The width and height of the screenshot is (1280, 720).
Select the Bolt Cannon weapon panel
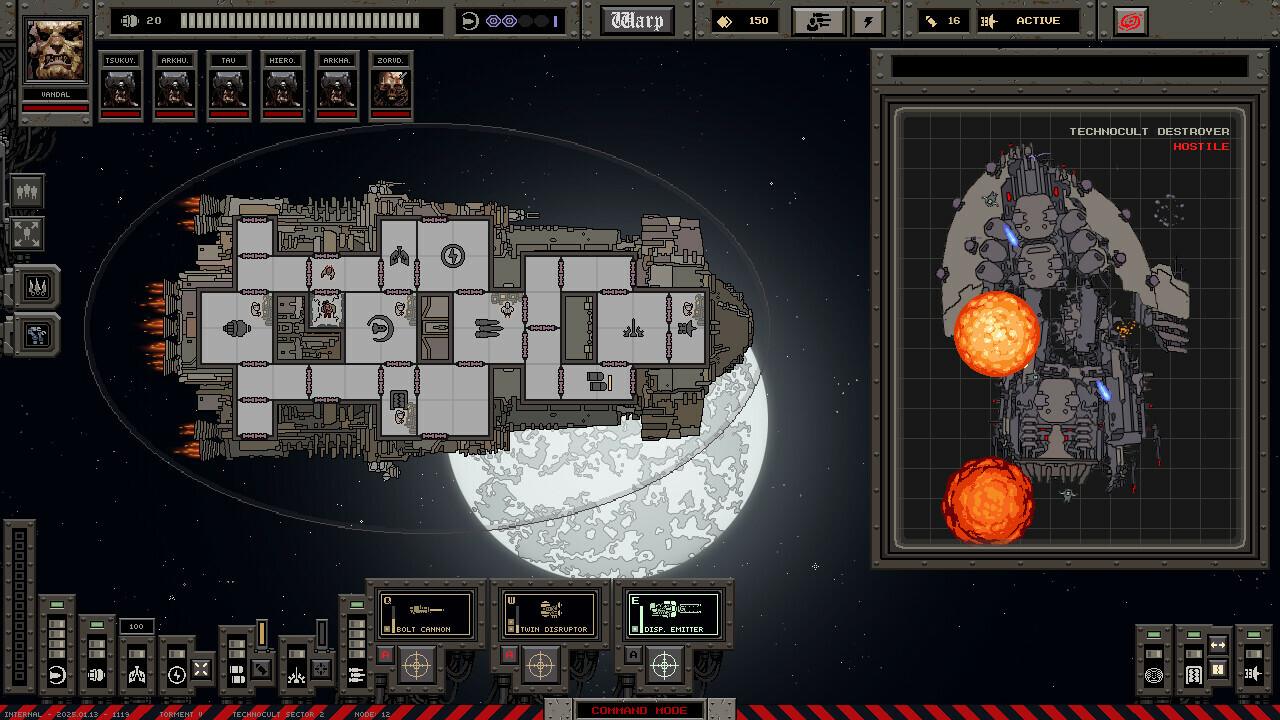[x=425, y=614]
